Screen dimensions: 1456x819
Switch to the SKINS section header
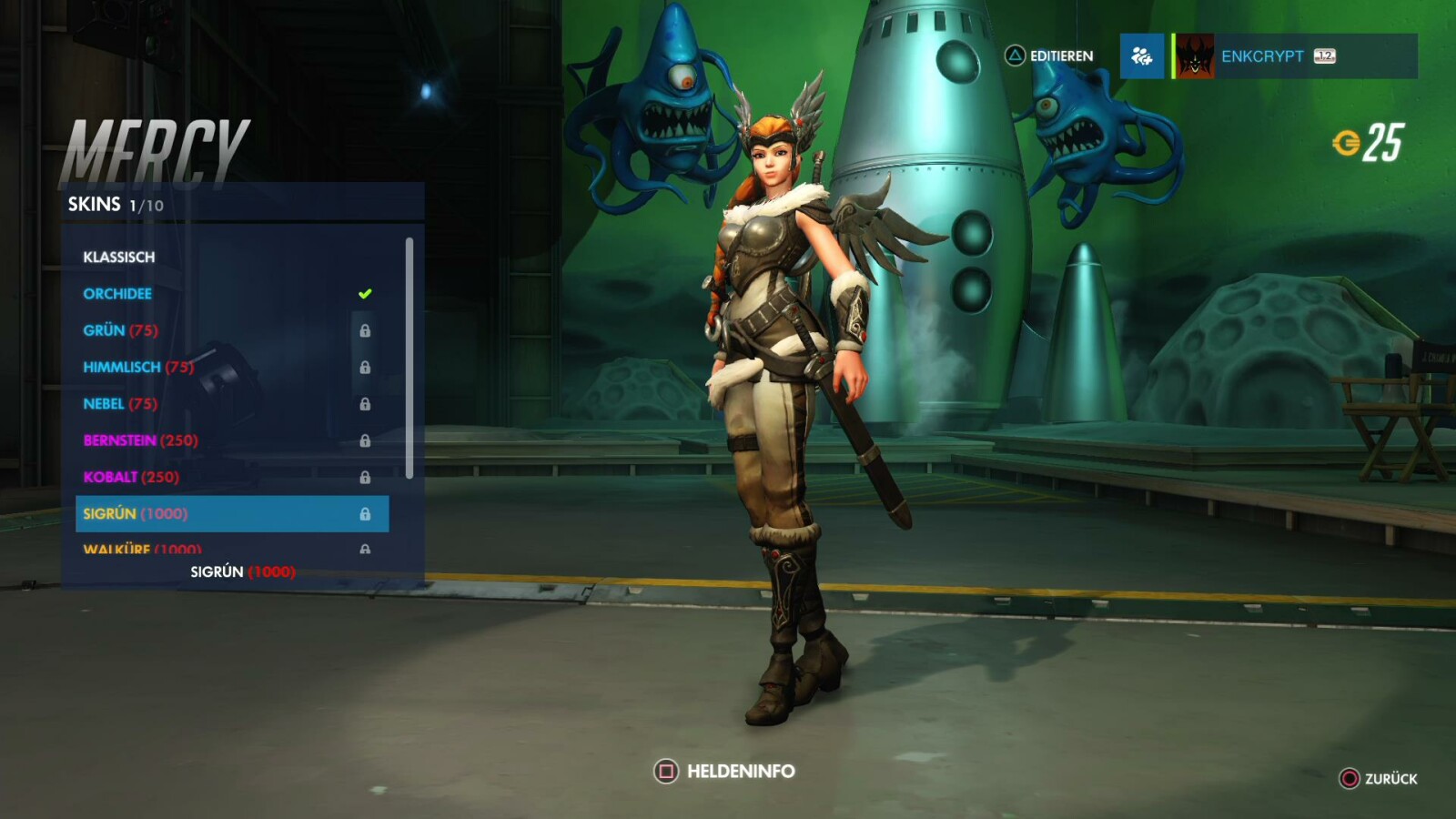click(x=96, y=204)
